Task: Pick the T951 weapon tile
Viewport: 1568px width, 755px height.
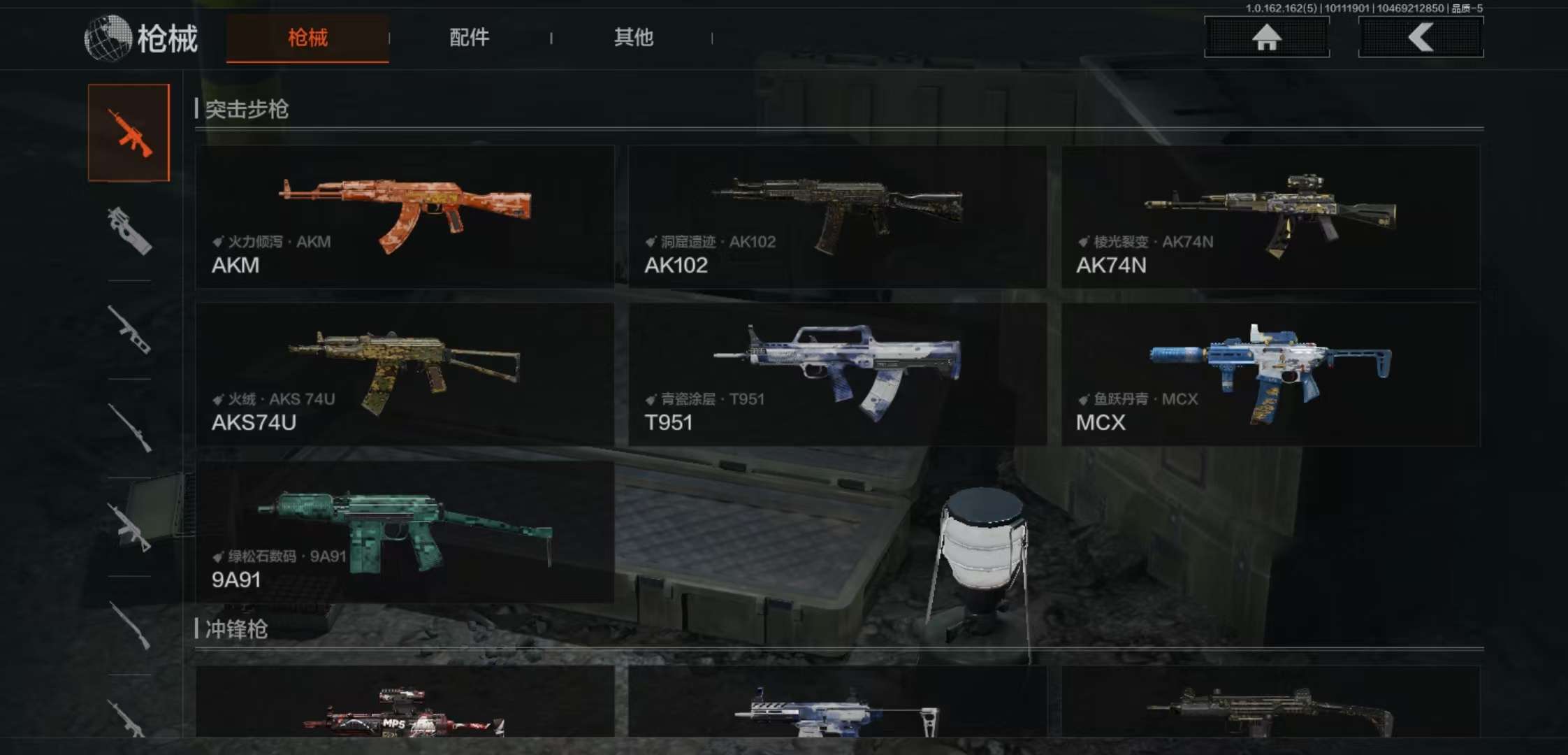Action: 837,374
